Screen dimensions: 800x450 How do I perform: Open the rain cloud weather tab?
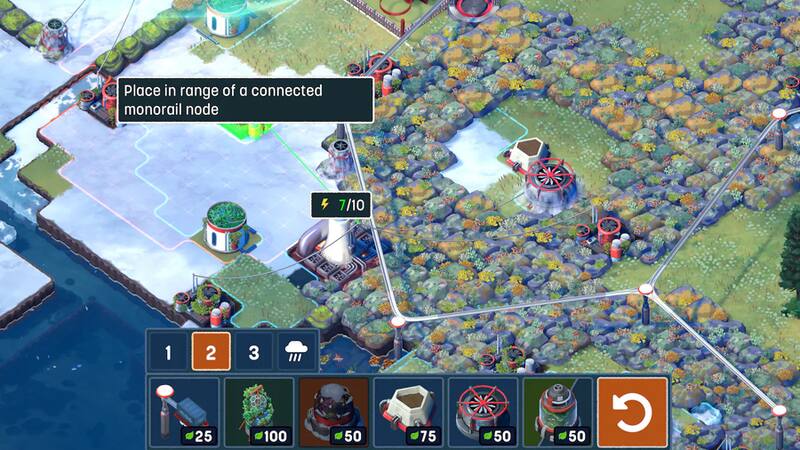point(297,352)
